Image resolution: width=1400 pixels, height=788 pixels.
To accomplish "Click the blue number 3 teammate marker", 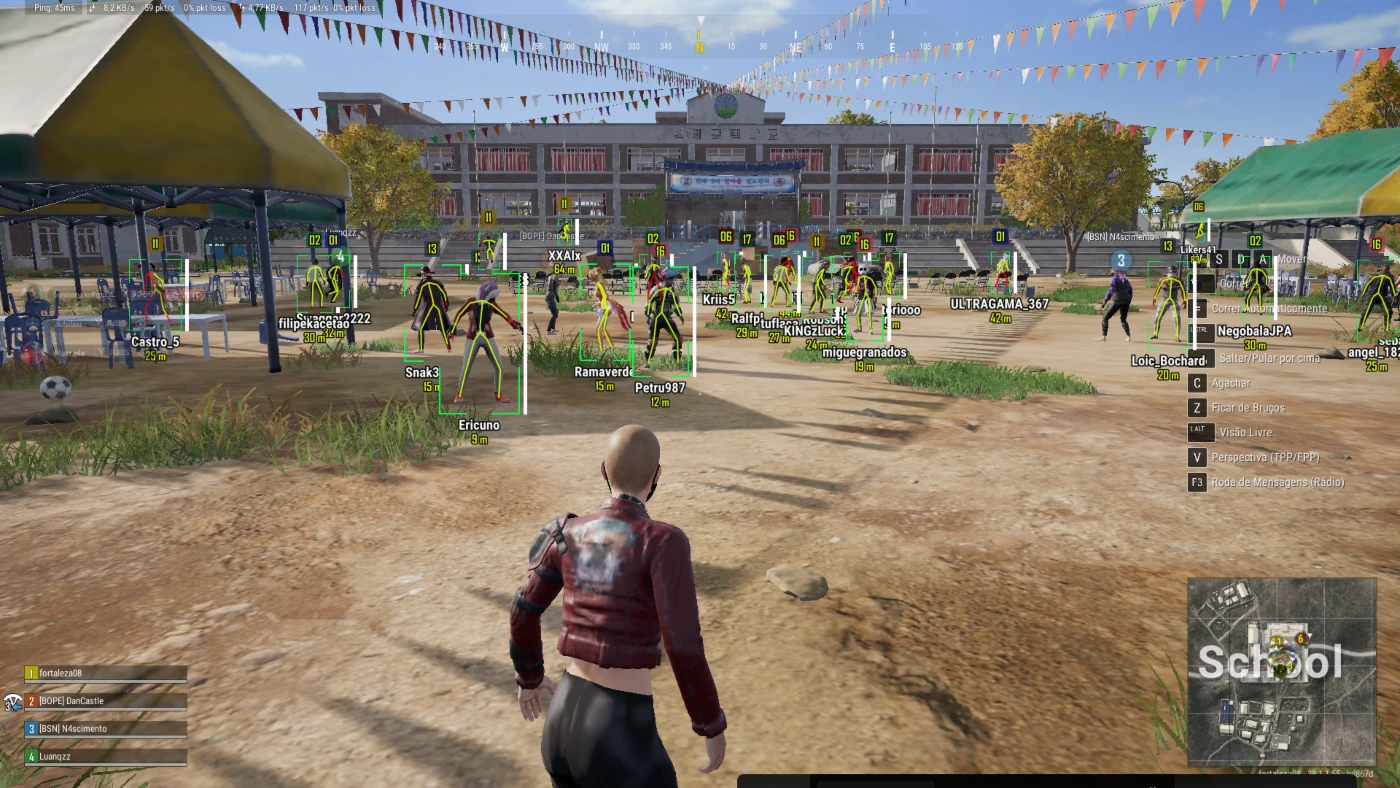I will pyautogui.click(x=1122, y=260).
